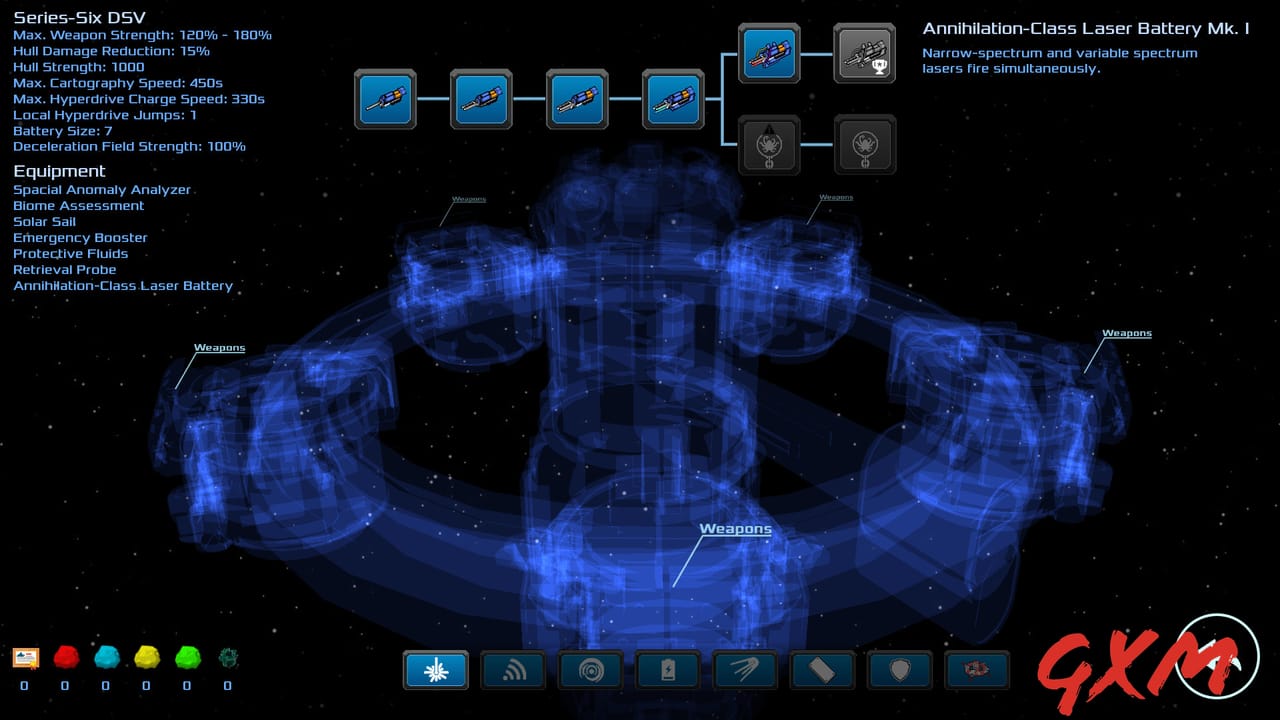
Task: Select the laser weapons category in the toolbar
Action: pos(435,670)
